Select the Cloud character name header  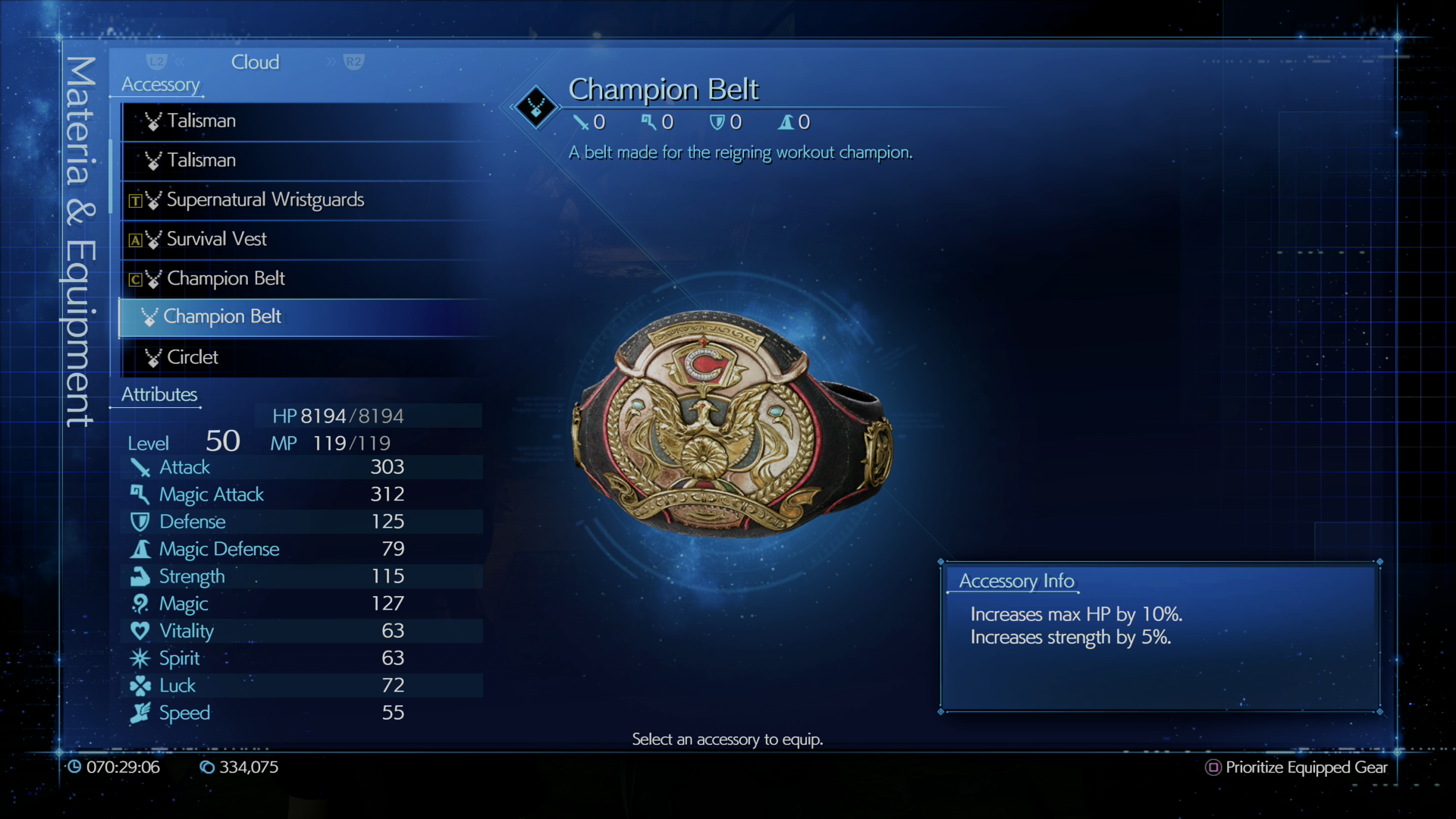tap(255, 61)
